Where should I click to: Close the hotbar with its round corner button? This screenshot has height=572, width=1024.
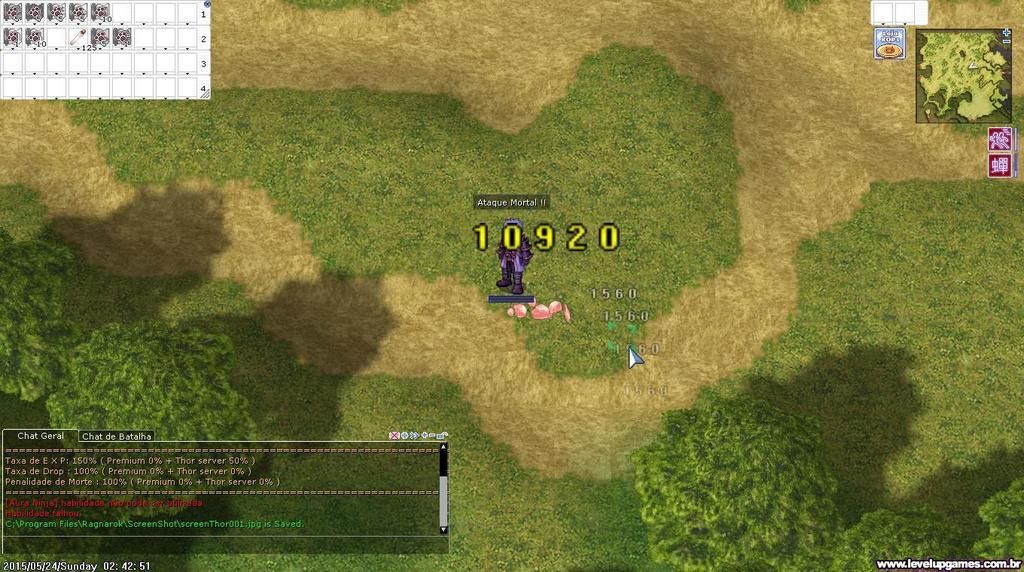point(207,5)
